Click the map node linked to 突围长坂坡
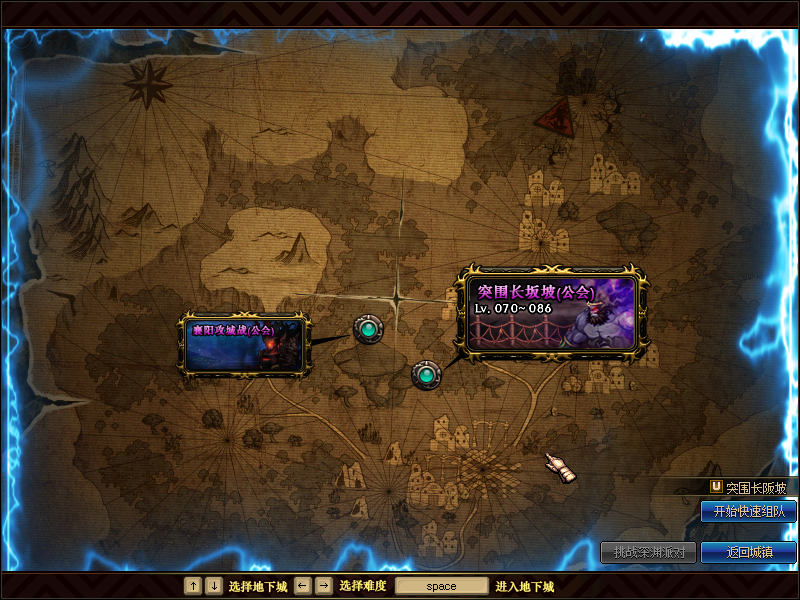Viewport: 800px width, 600px height. point(427,375)
